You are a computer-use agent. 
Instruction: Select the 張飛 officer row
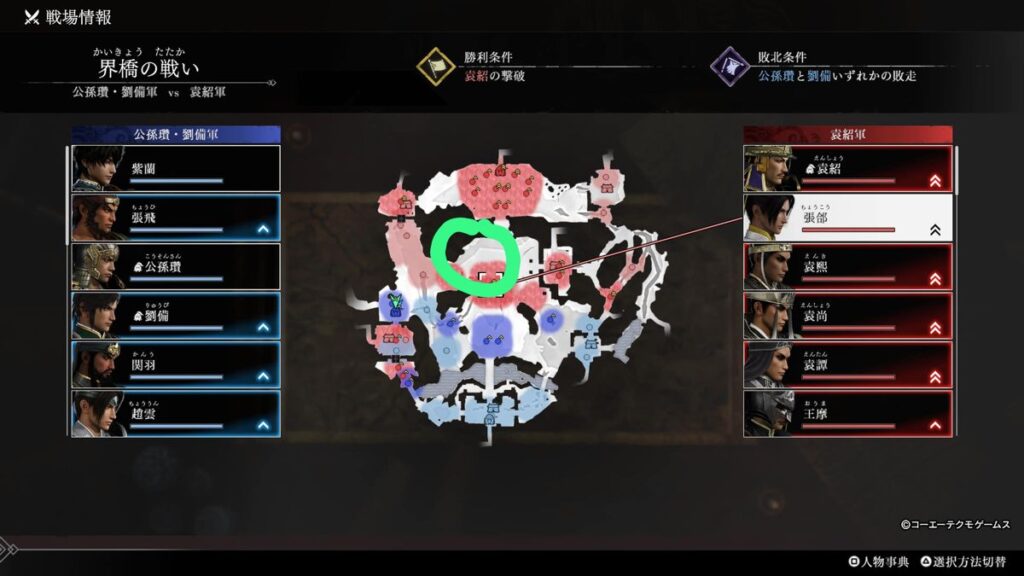(176, 218)
